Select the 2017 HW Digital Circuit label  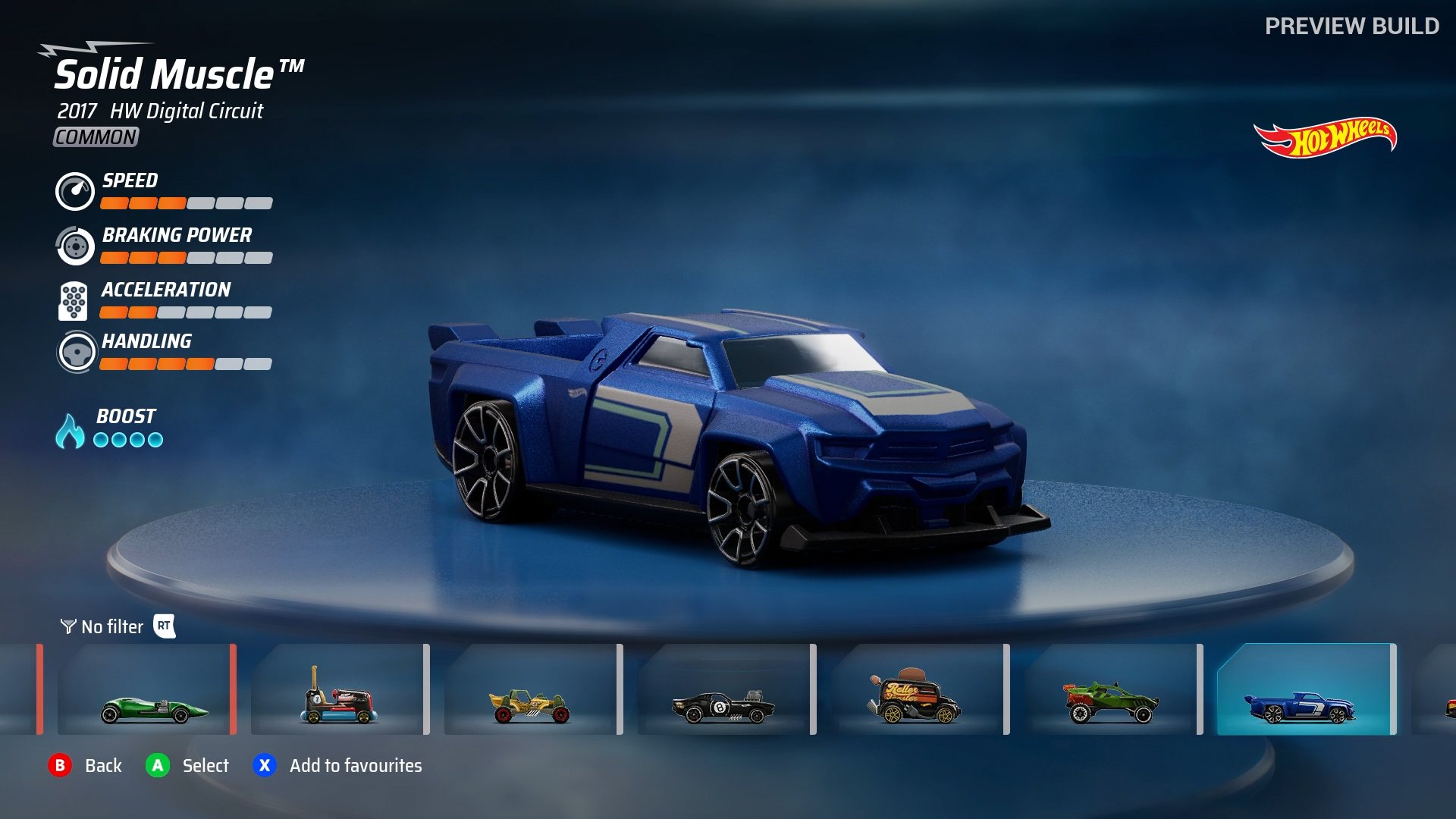[158, 111]
